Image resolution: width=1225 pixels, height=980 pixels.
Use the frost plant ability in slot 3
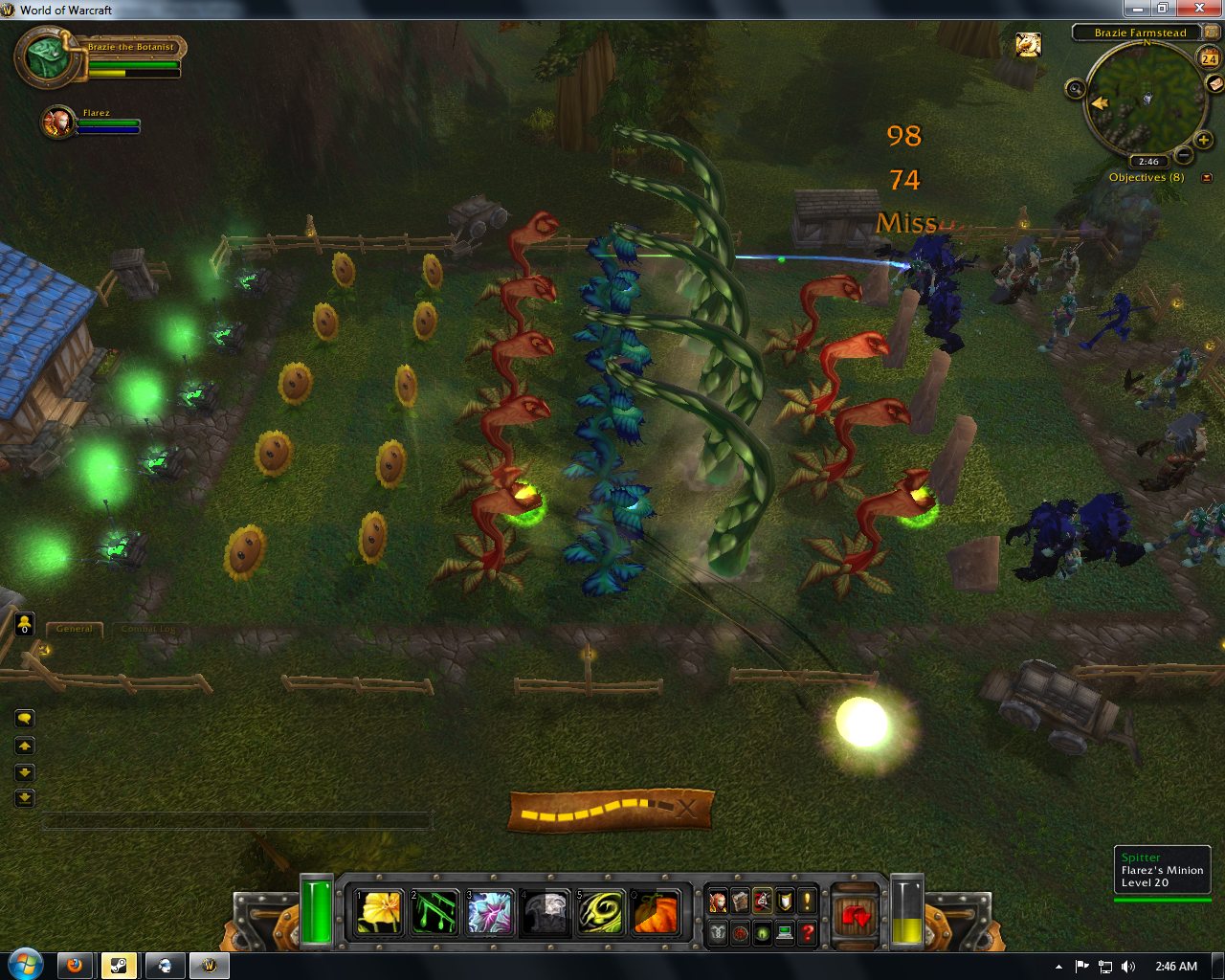coord(490,912)
